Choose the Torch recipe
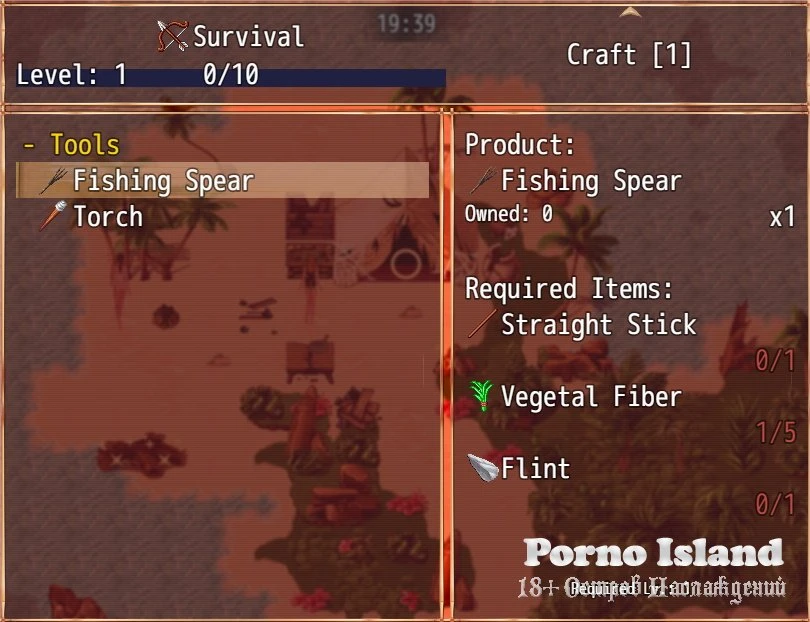This screenshot has width=810, height=622. point(107,217)
